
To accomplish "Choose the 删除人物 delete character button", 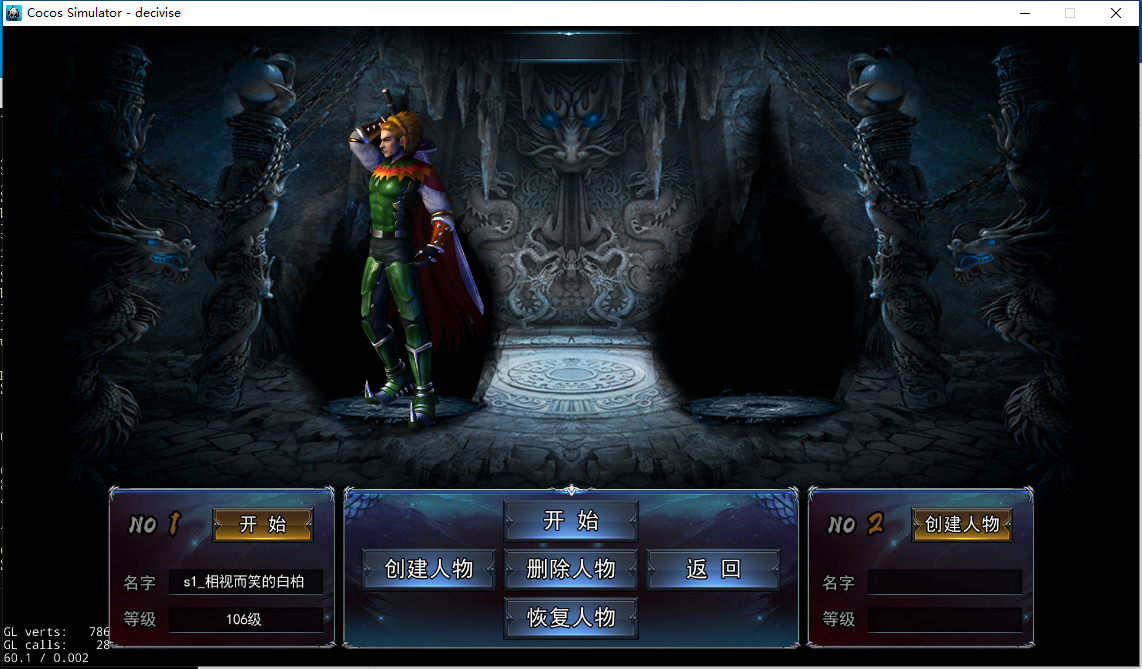I will tap(571, 569).
